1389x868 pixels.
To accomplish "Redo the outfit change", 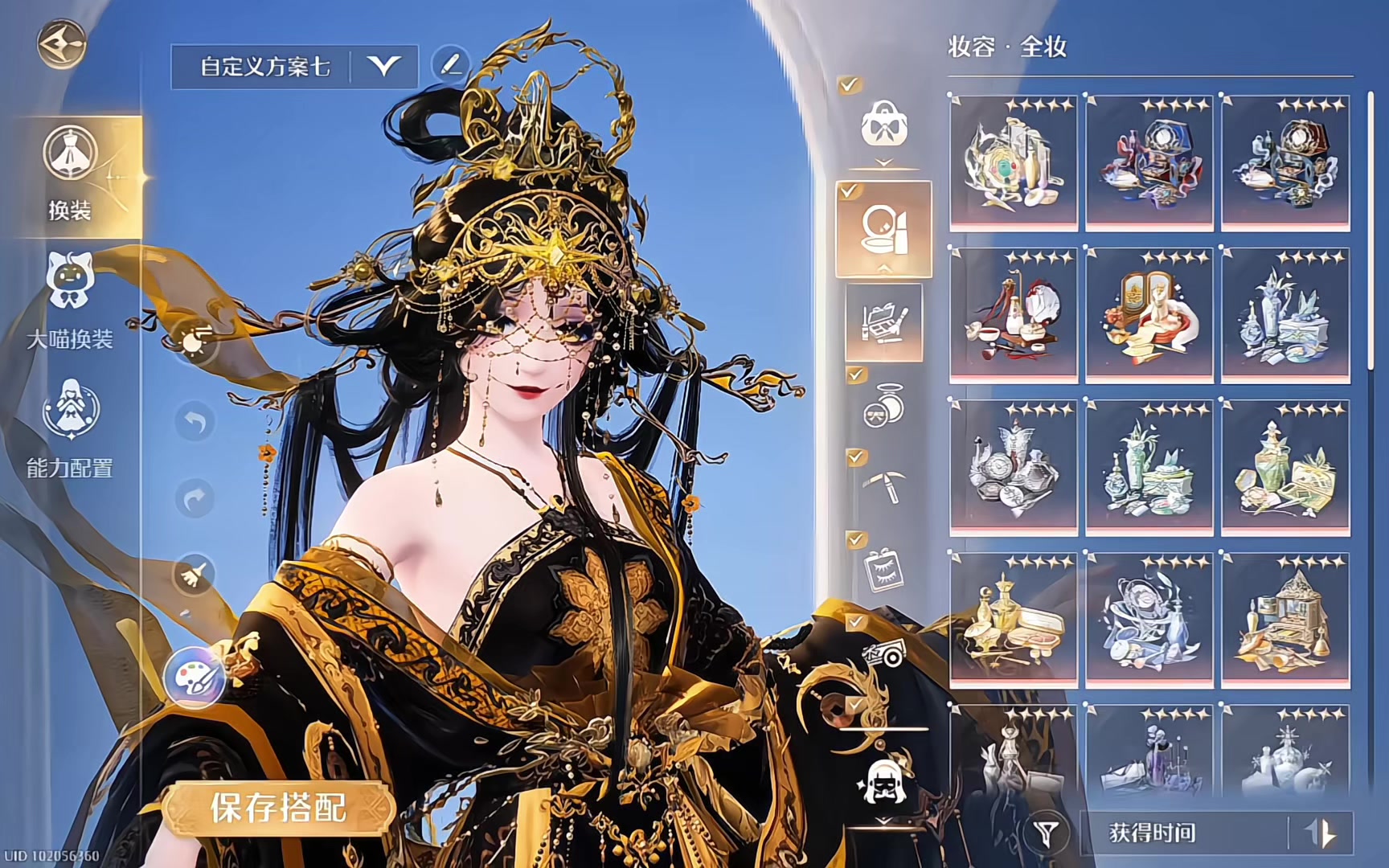I will [195, 499].
